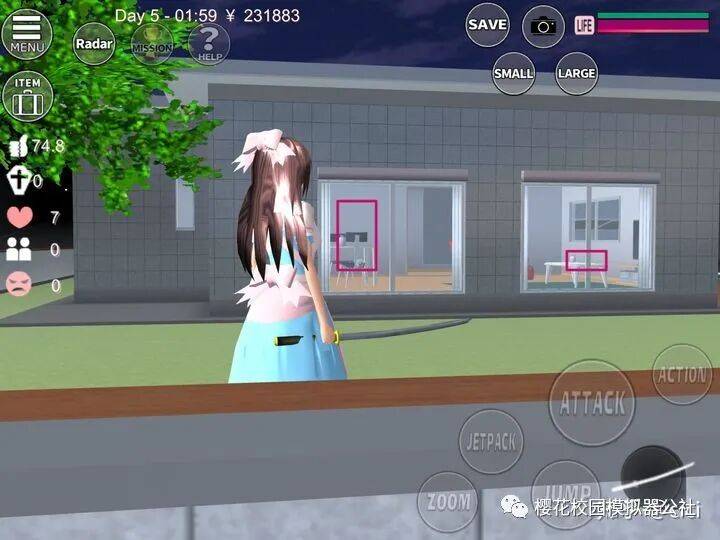Toggle the Radar button

[93, 43]
